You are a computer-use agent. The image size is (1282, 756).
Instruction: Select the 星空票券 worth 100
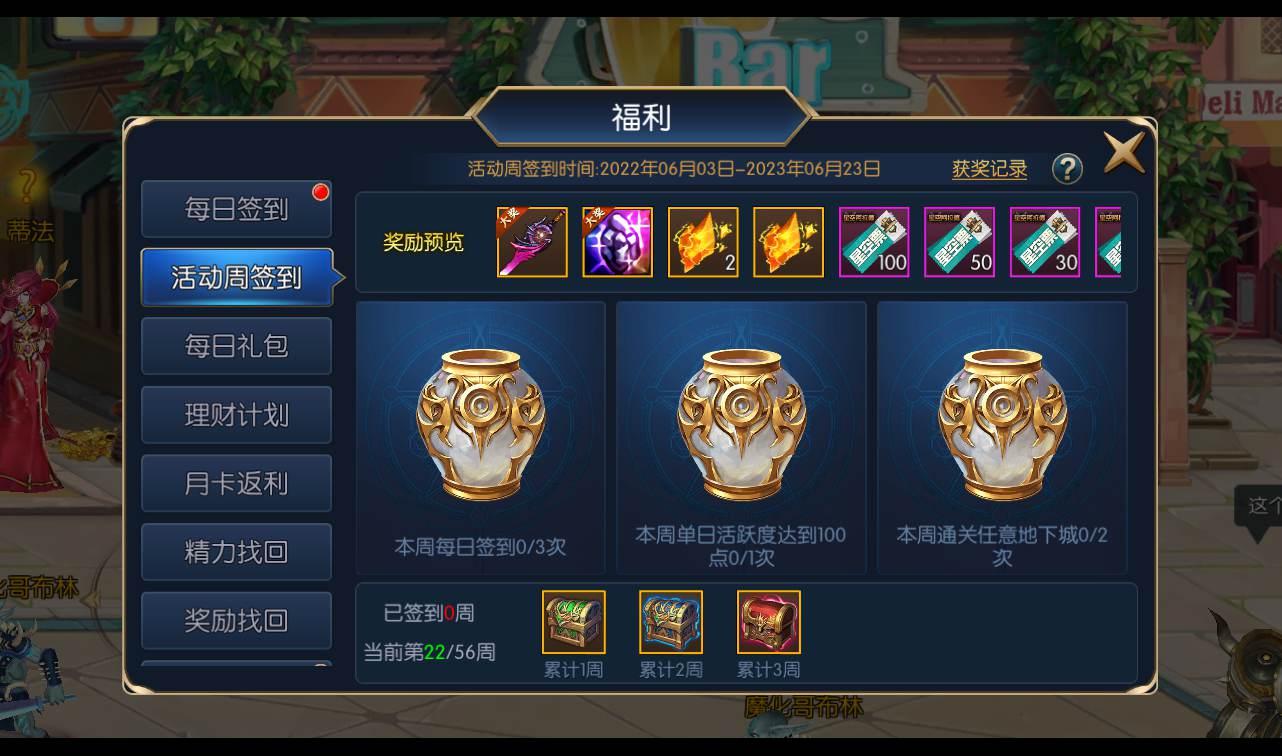tap(873, 241)
